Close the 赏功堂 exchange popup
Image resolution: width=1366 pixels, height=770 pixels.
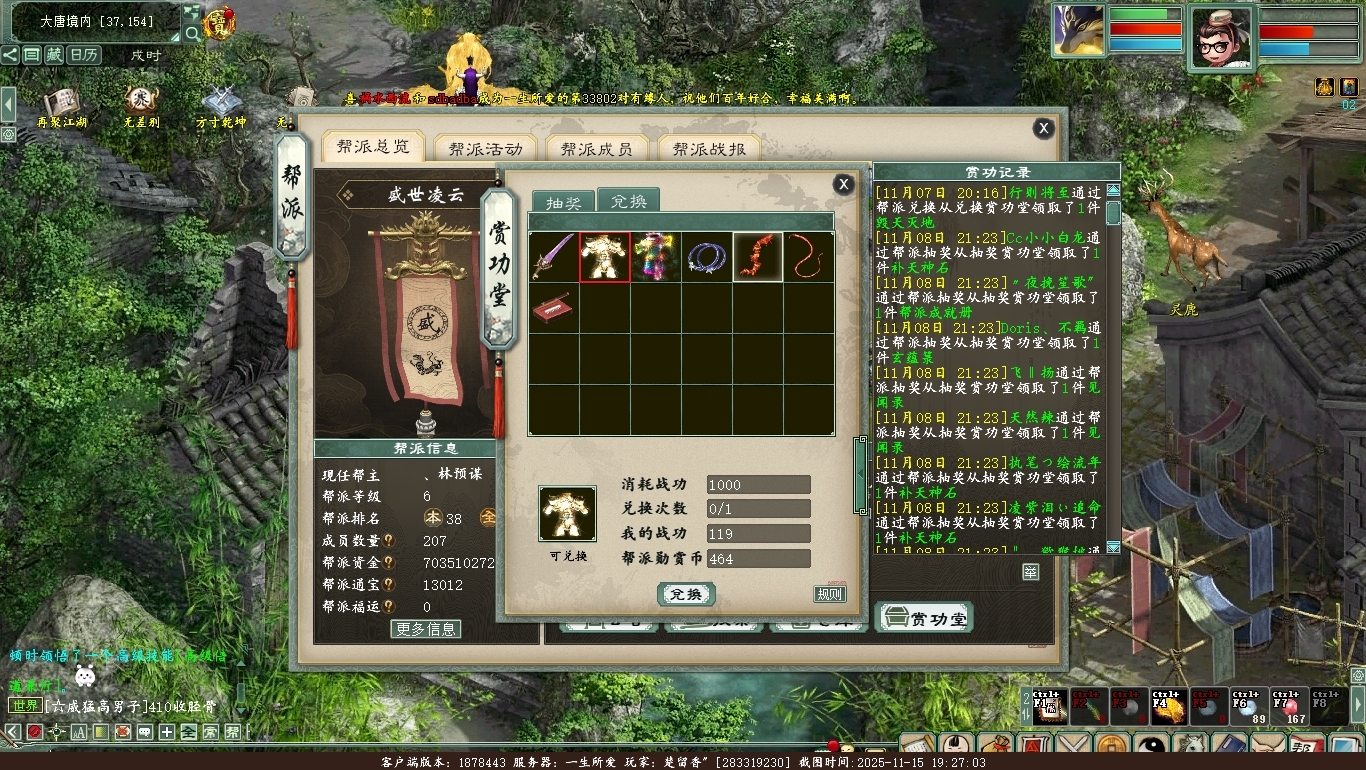pyautogui.click(x=843, y=184)
